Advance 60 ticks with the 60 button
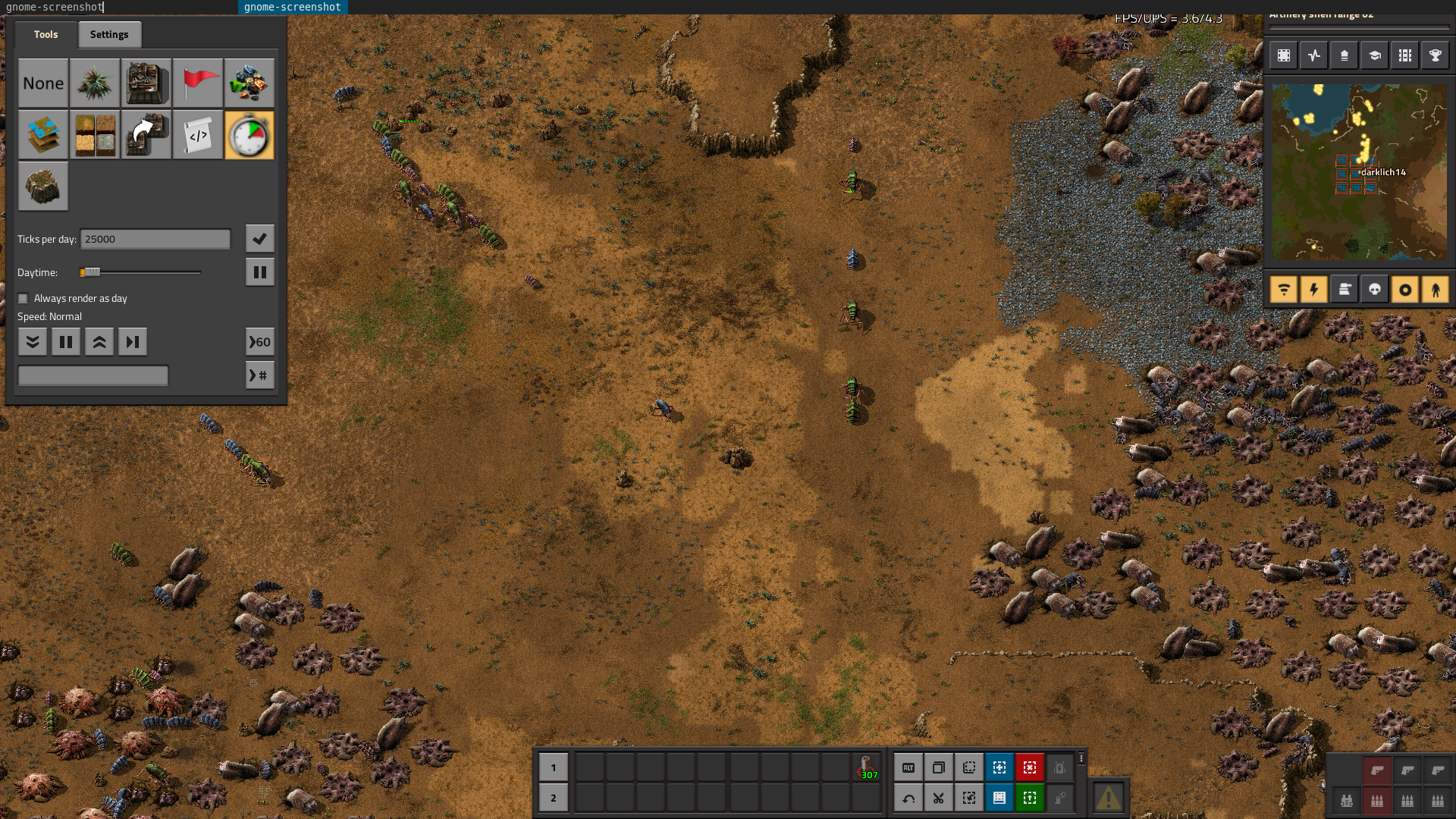 point(259,342)
